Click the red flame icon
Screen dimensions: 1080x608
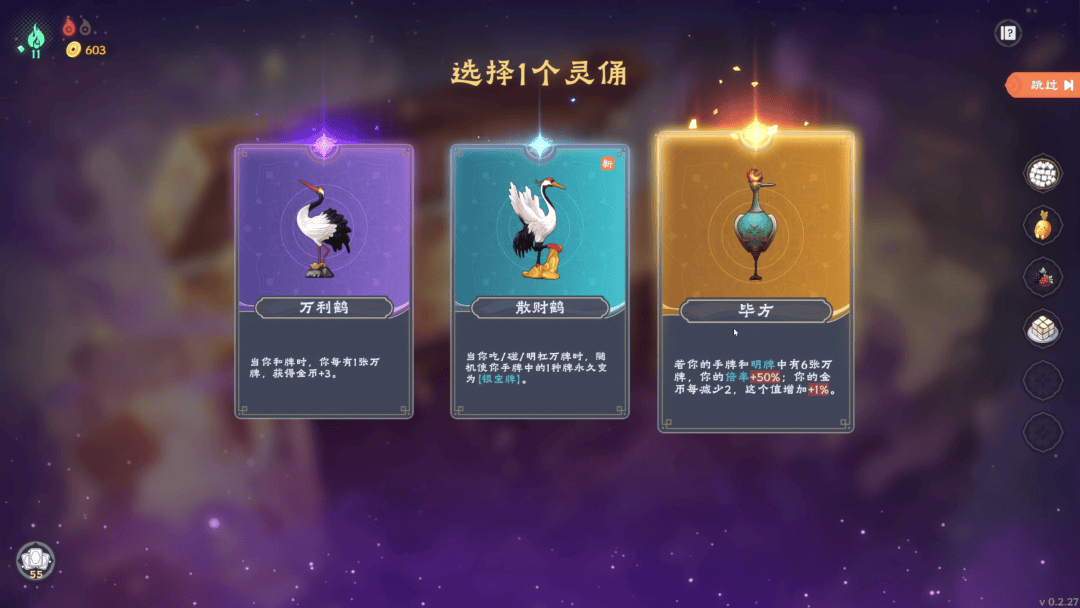point(69,26)
